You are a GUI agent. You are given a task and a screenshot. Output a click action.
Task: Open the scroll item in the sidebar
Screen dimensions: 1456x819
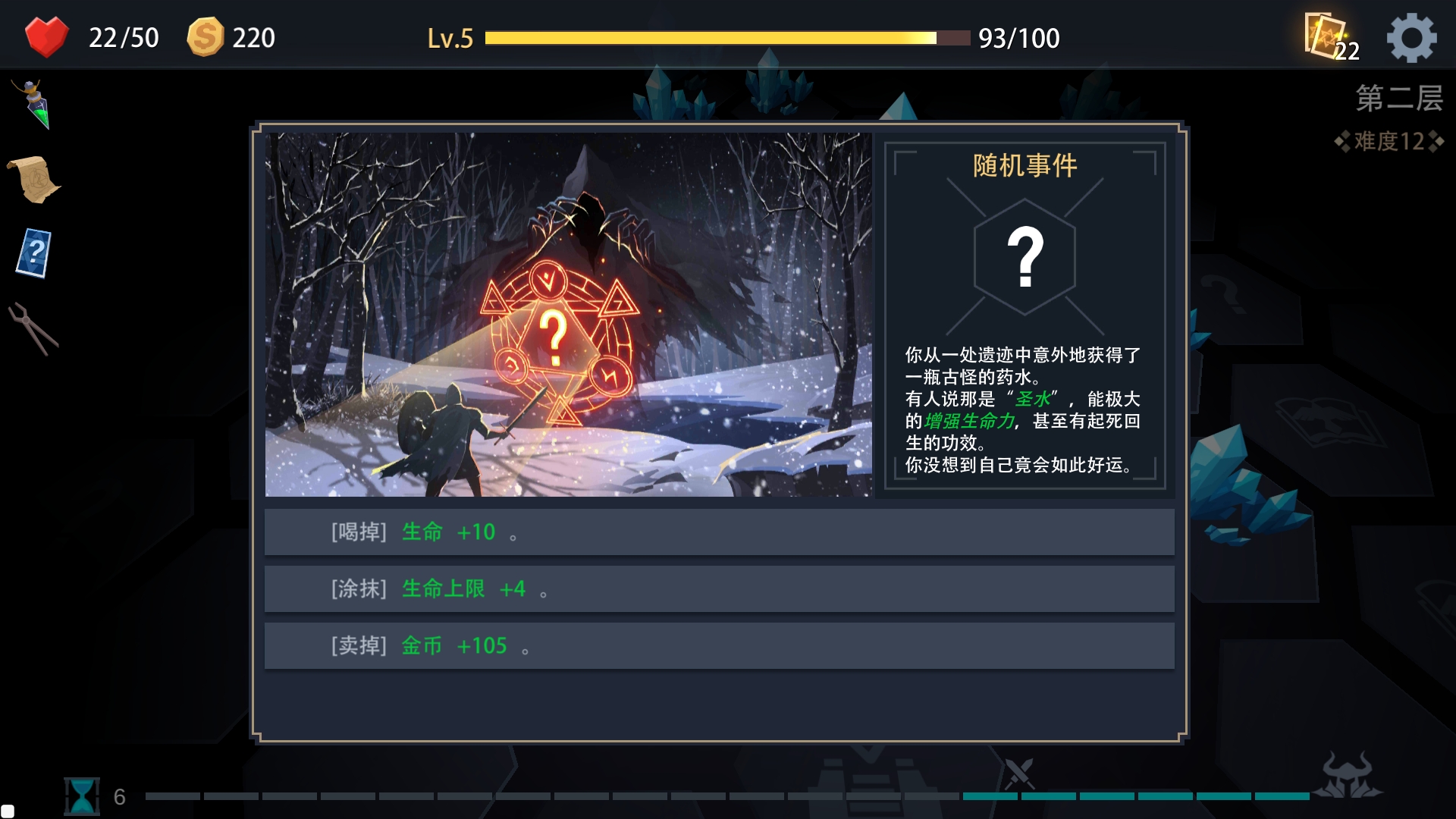coord(34,178)
